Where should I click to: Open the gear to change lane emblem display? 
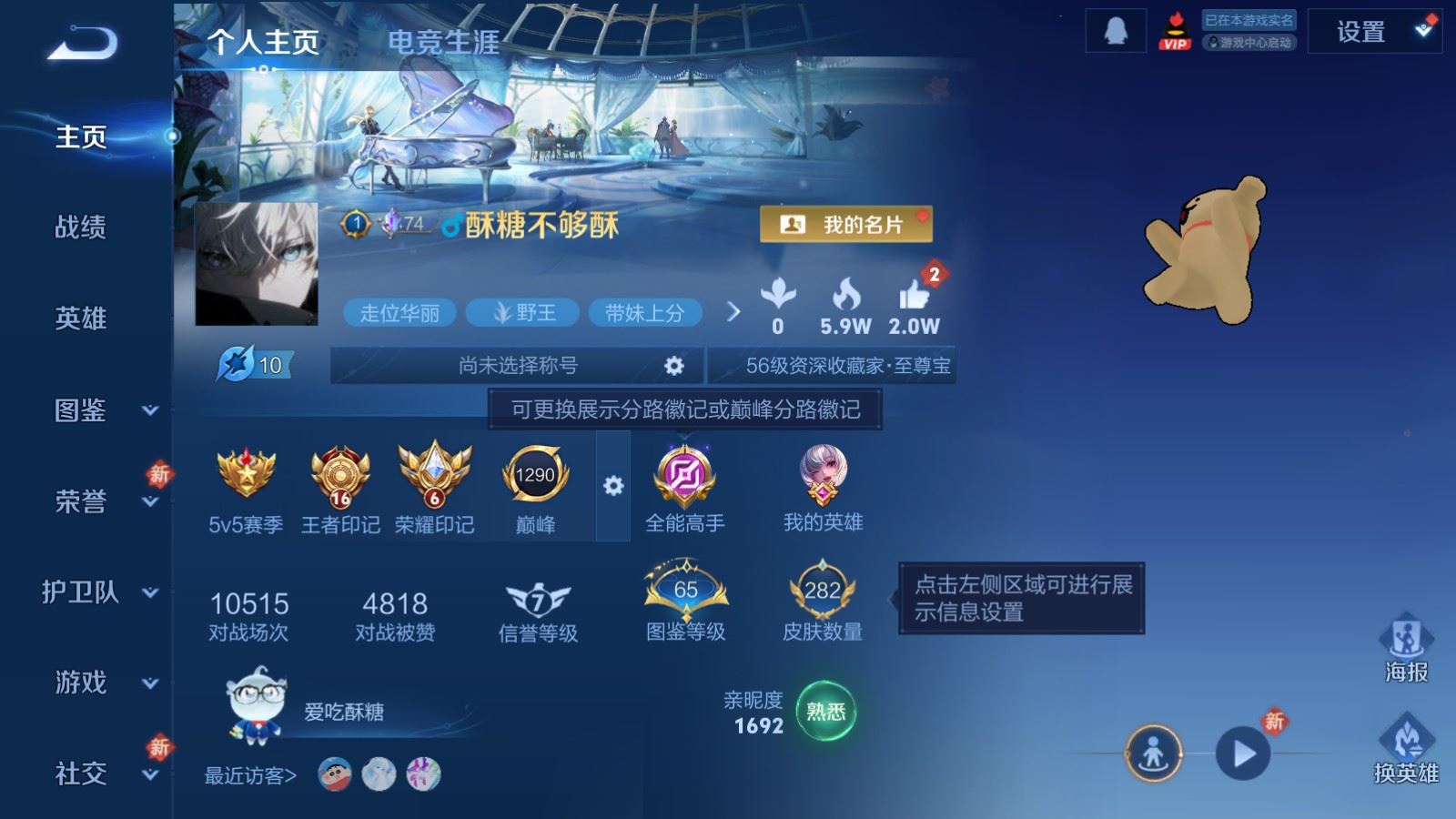(613, 487)
